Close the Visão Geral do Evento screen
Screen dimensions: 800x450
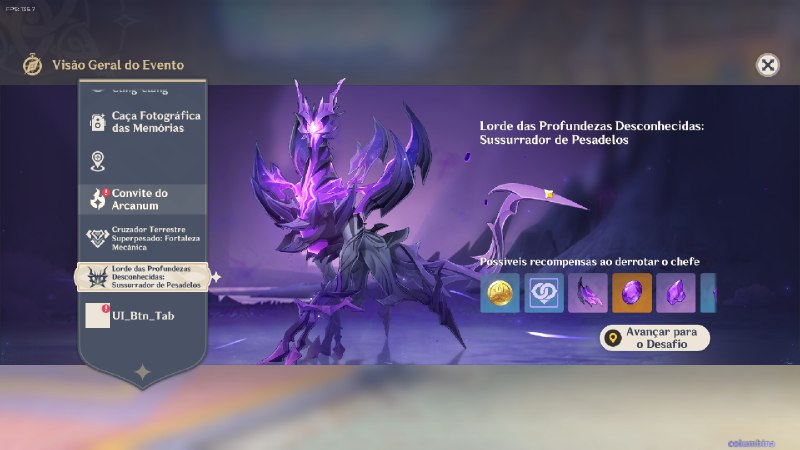pyautogui.click(x=767, y=65)
